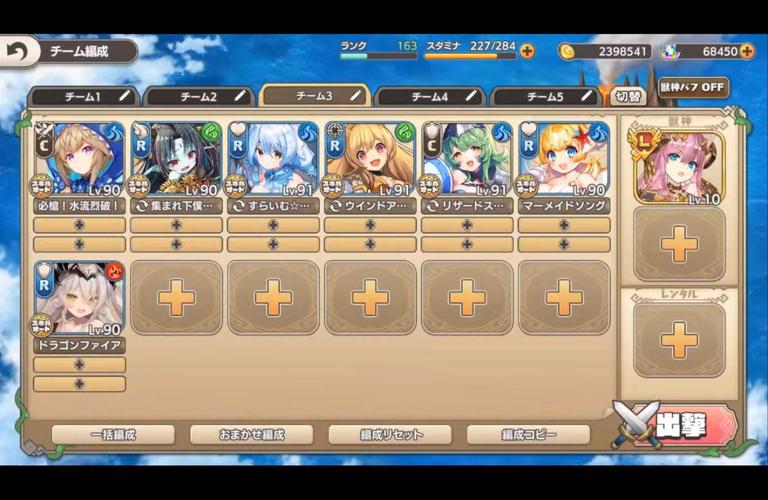Go back with the return arrow
Image resolution: width=768 pixels, height=500 pixels.
click(16, 51)
